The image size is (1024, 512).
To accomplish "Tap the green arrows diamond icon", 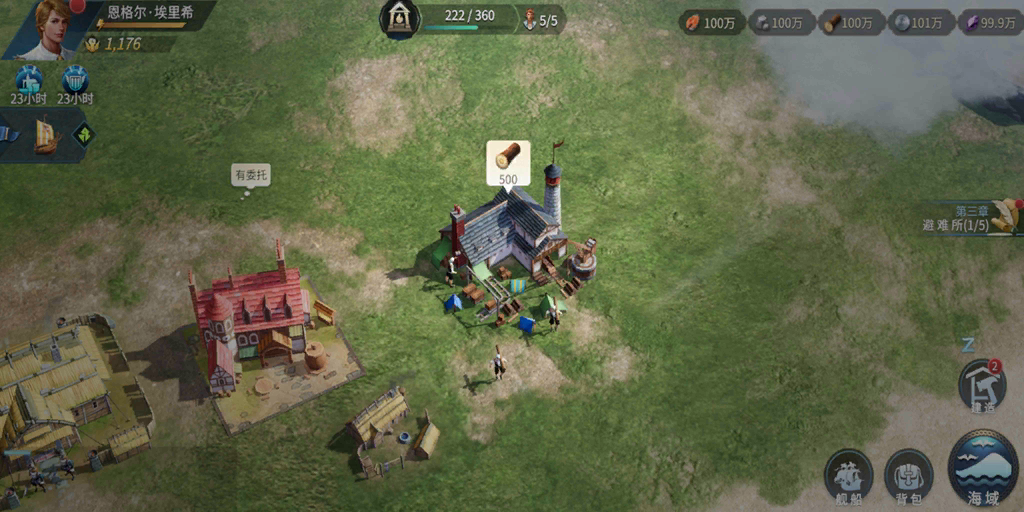I will tap(84, 134).
